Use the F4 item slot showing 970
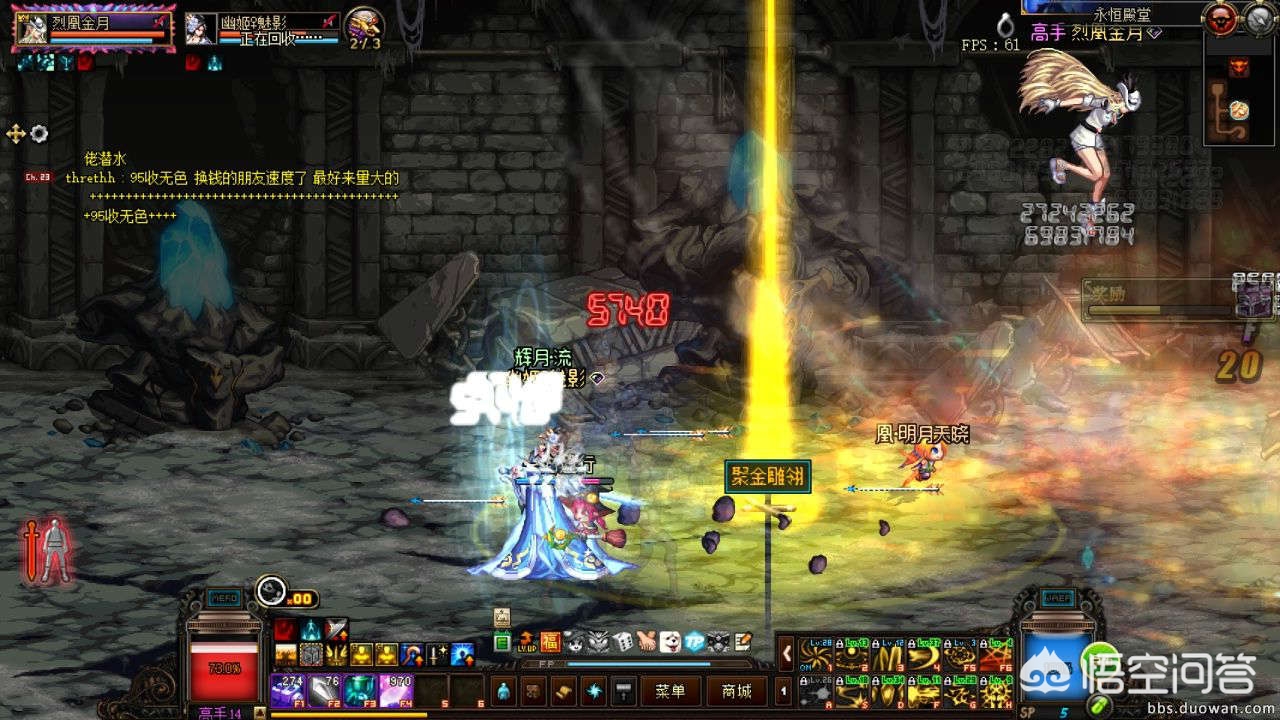This screenshot has width=1280, height=720. point(396,690)
